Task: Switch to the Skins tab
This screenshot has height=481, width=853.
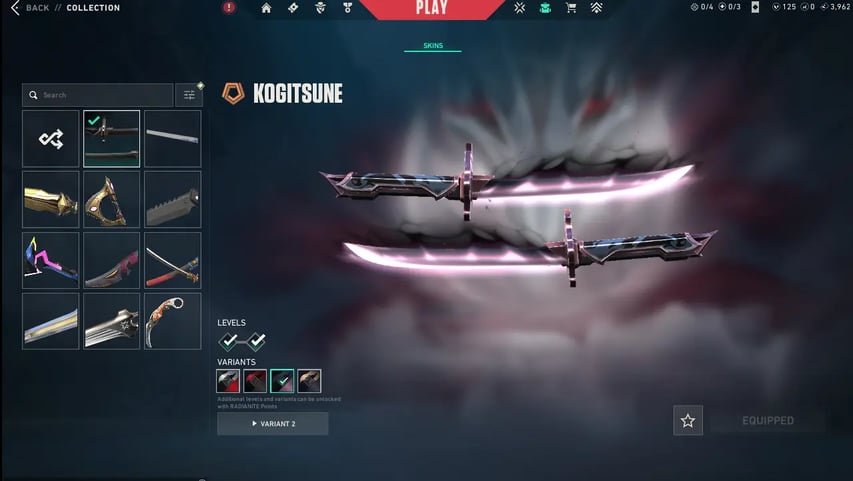Action: coord(432,45)
